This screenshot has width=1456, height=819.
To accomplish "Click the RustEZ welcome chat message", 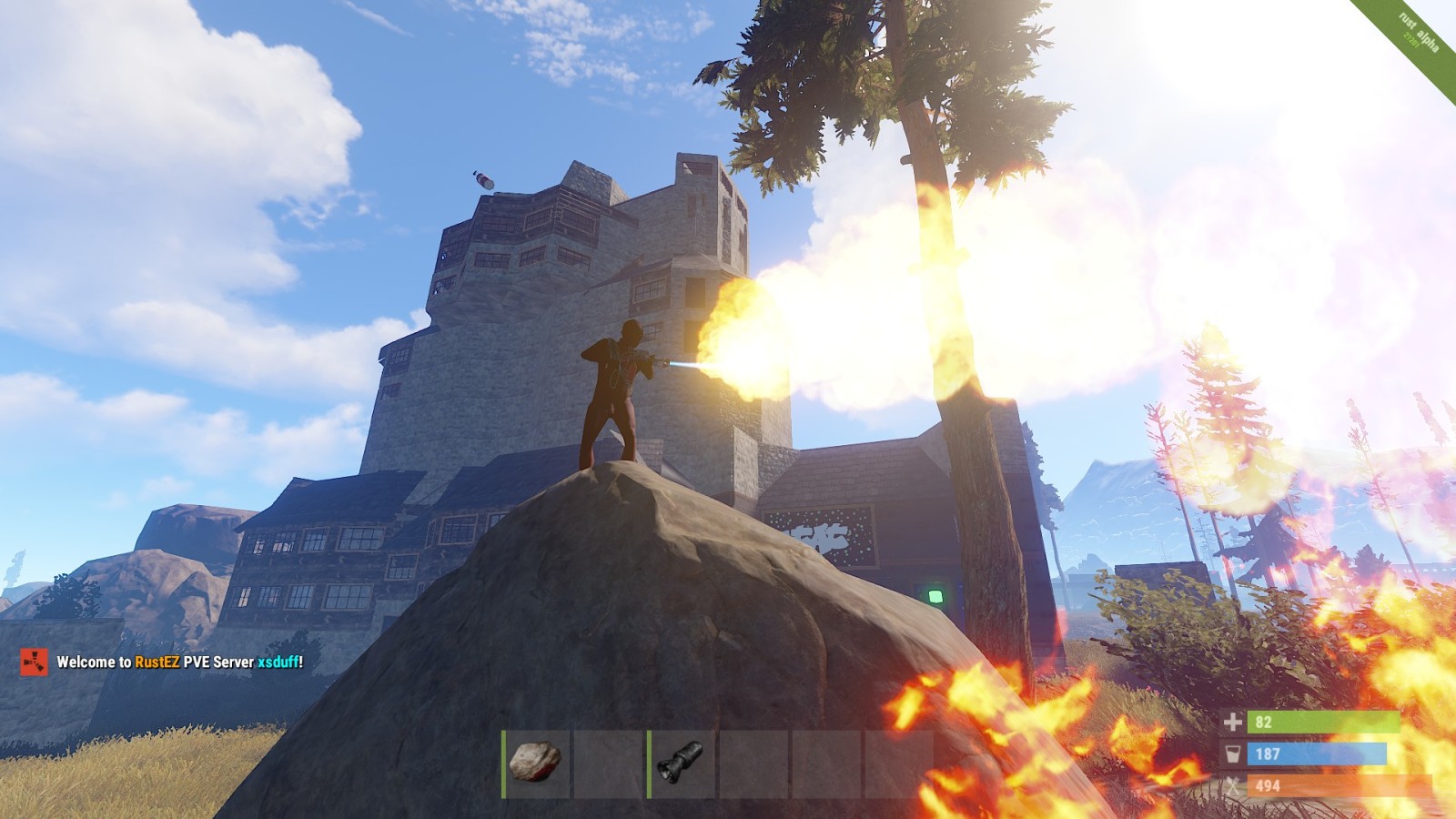I will [179, 662].
